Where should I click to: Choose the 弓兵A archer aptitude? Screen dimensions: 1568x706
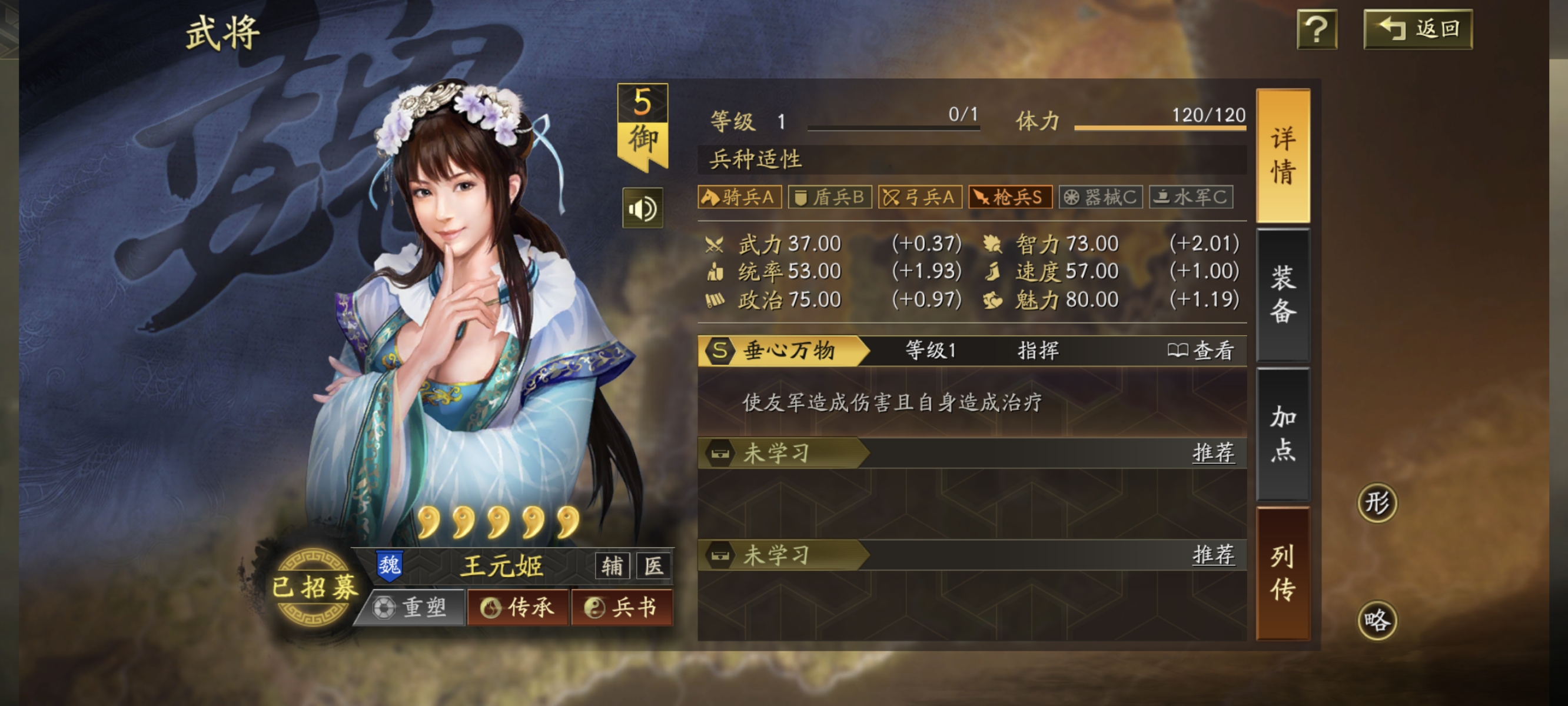tap(919, 197)
